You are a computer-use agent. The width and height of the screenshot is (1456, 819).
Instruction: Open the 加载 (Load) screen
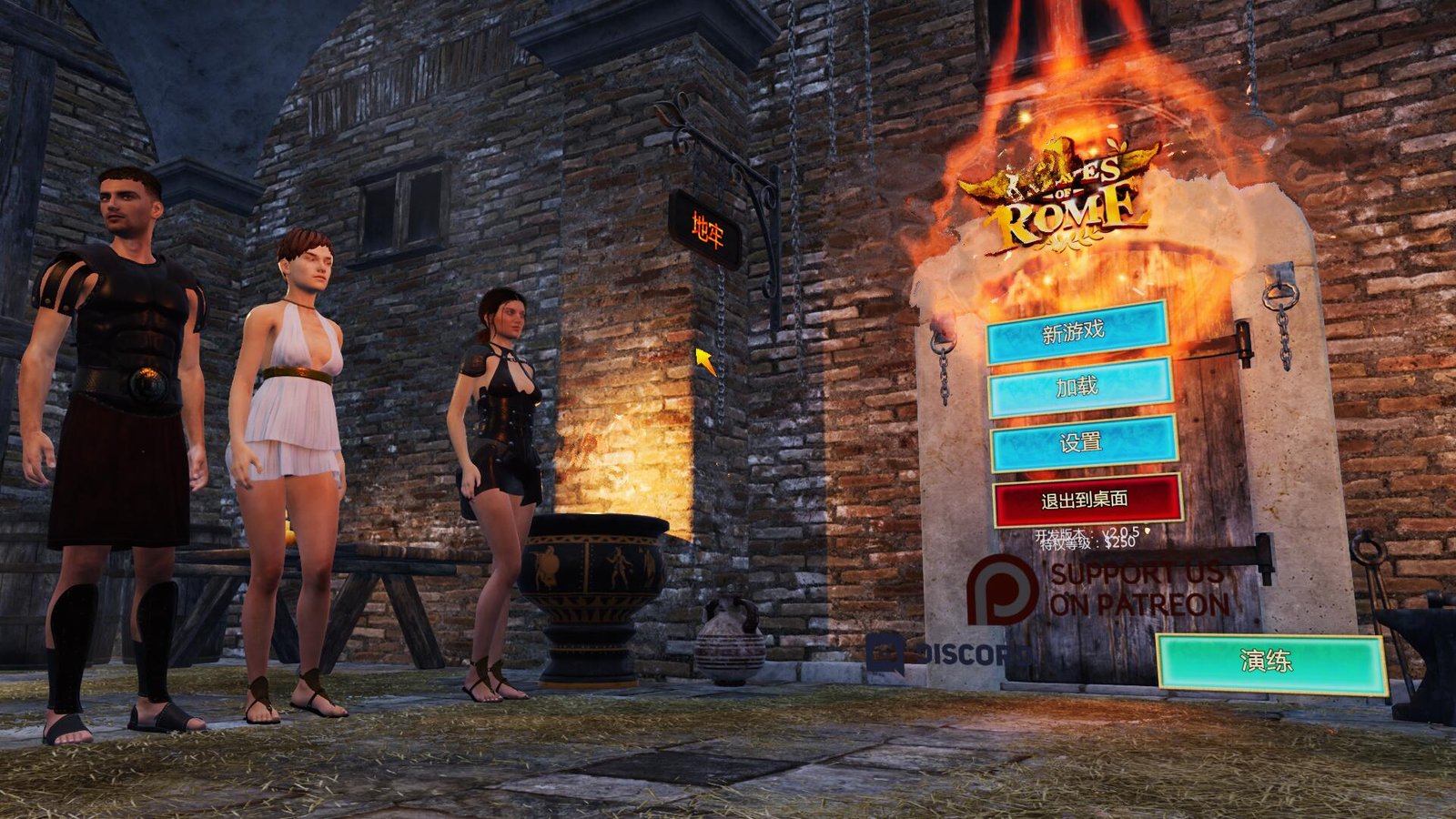(1077, 389)
